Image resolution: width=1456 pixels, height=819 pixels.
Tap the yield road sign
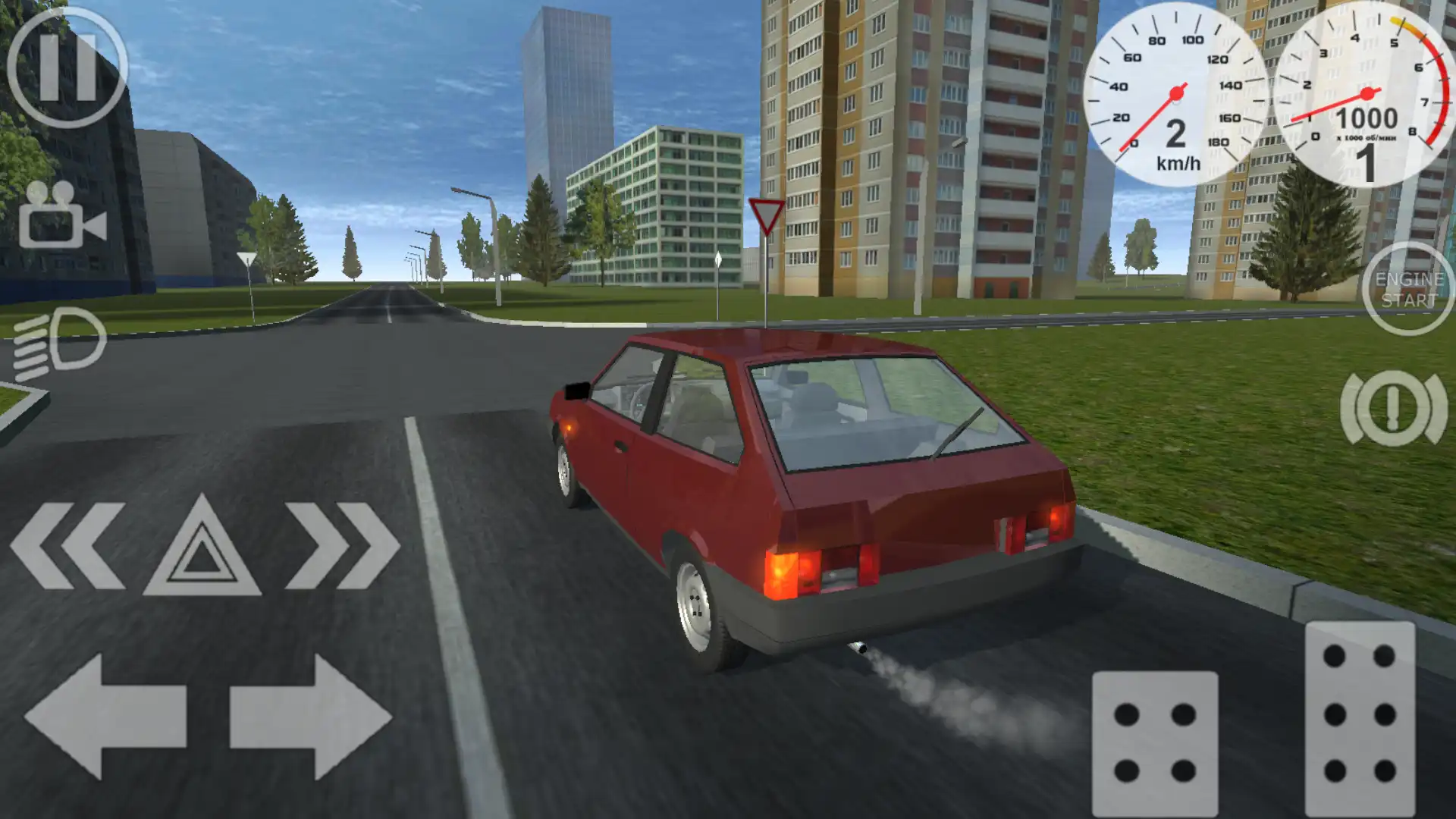(x=767, y=213)
